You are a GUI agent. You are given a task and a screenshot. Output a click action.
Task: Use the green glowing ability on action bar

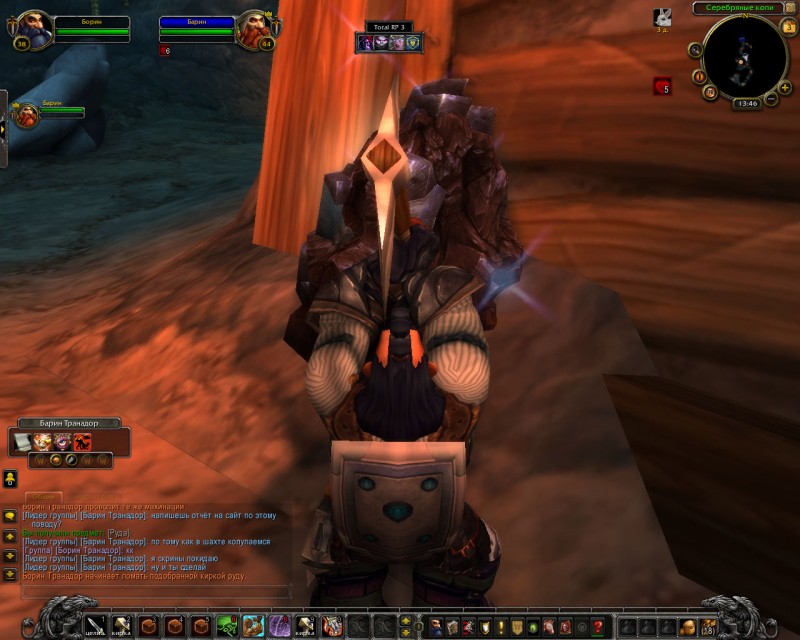tap(227, 626)
